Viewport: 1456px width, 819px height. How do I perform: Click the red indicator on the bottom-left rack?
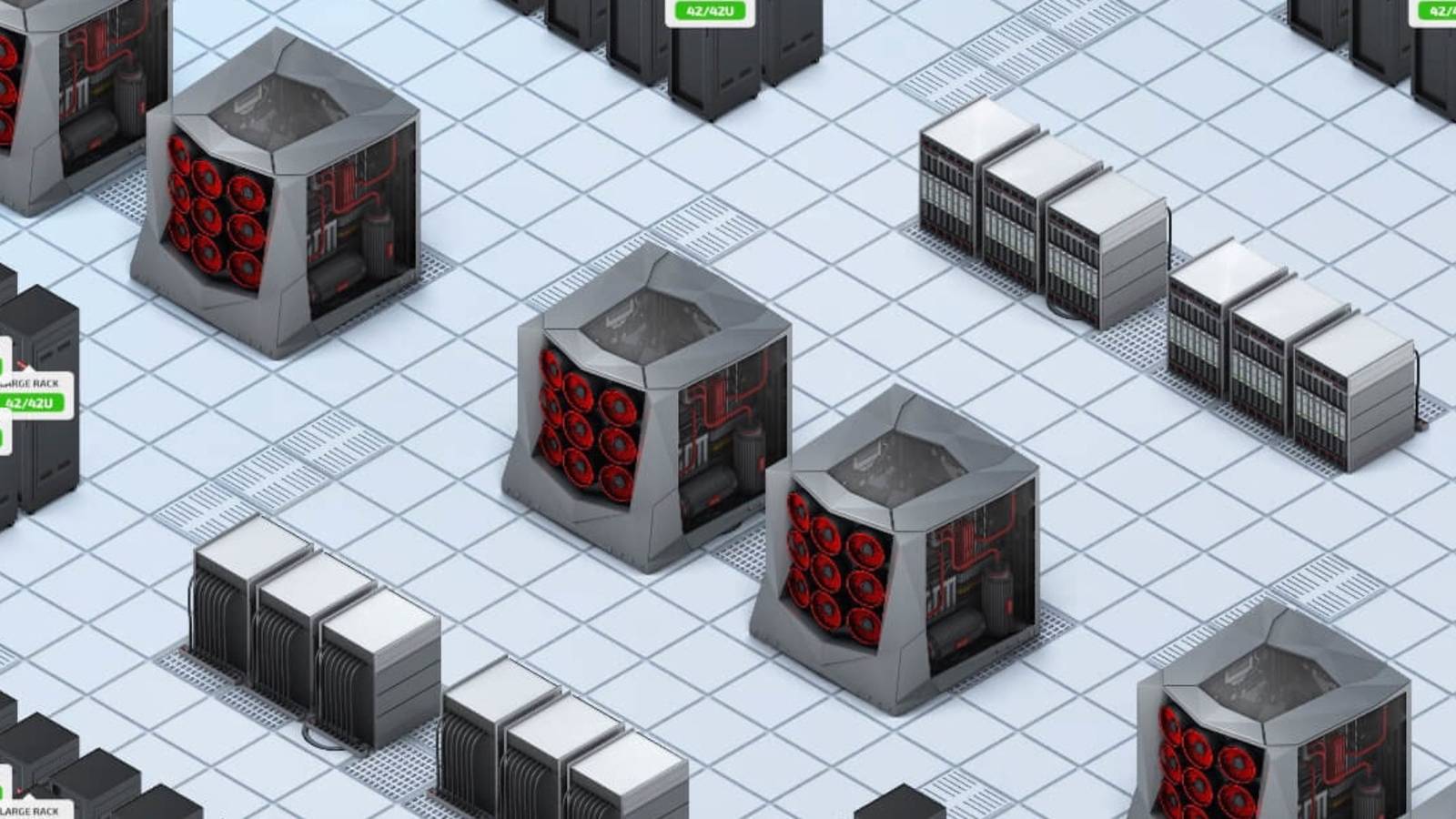tap(19, 790)
